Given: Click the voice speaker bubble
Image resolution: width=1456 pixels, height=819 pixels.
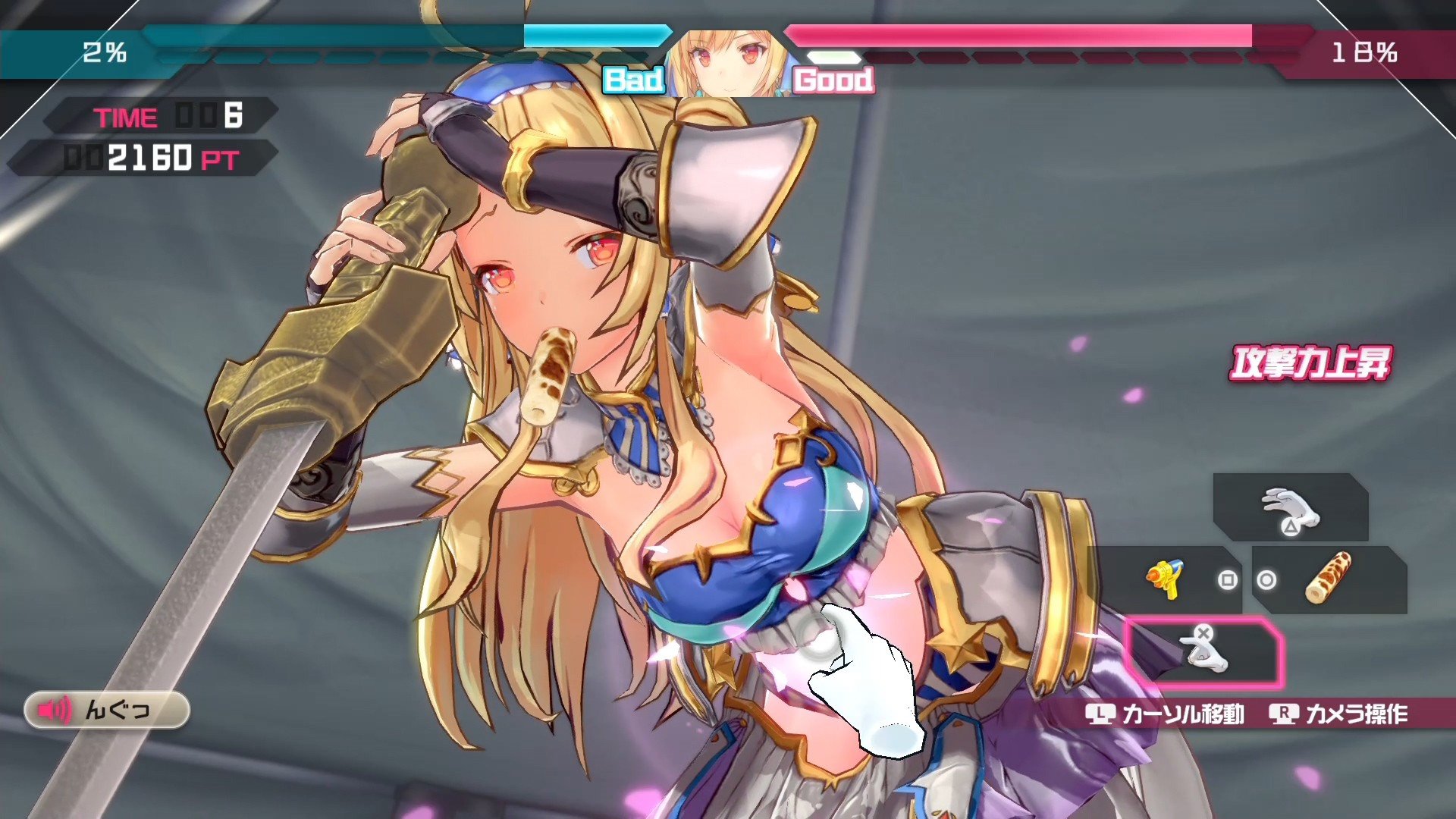Looking at the screenshot, I should pos(106,710).
